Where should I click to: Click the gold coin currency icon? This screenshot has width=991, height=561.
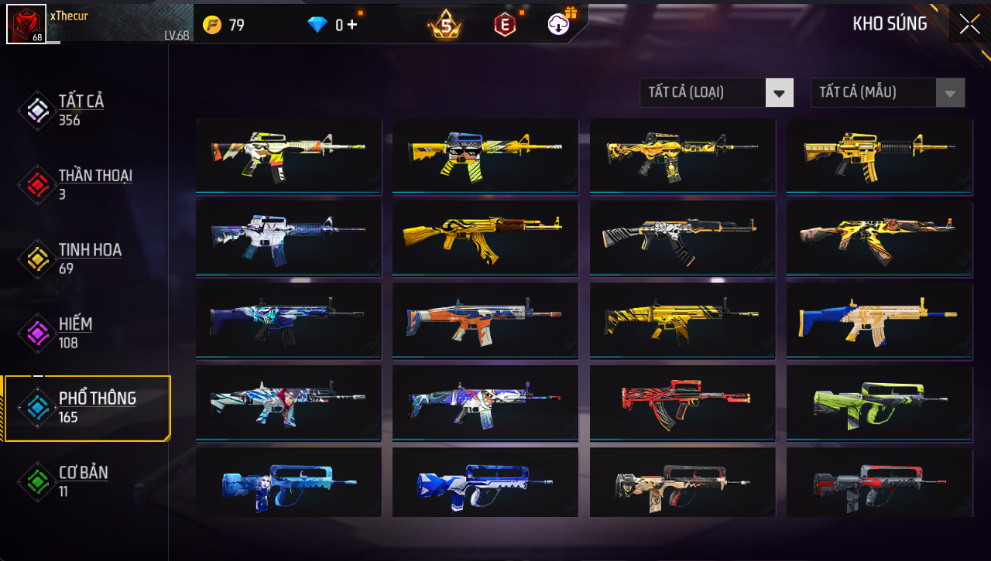212,25
